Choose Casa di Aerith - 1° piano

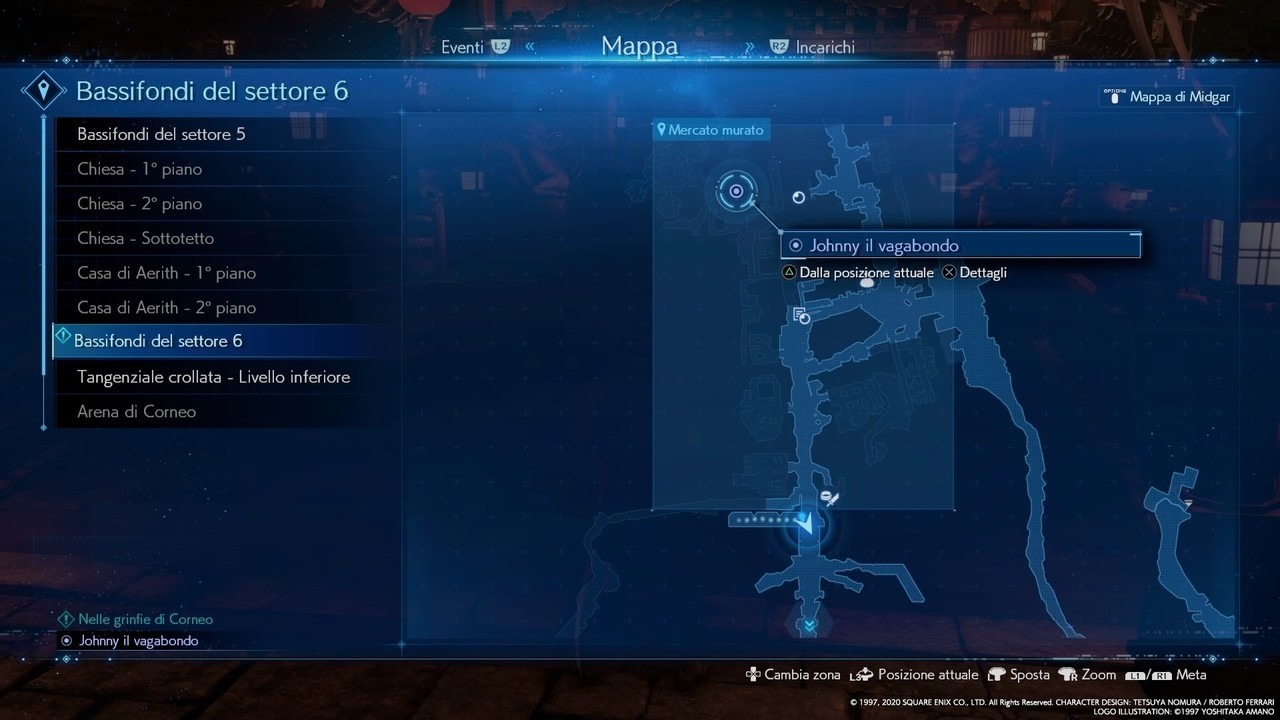pyautogui.click(x=166, y=273)
